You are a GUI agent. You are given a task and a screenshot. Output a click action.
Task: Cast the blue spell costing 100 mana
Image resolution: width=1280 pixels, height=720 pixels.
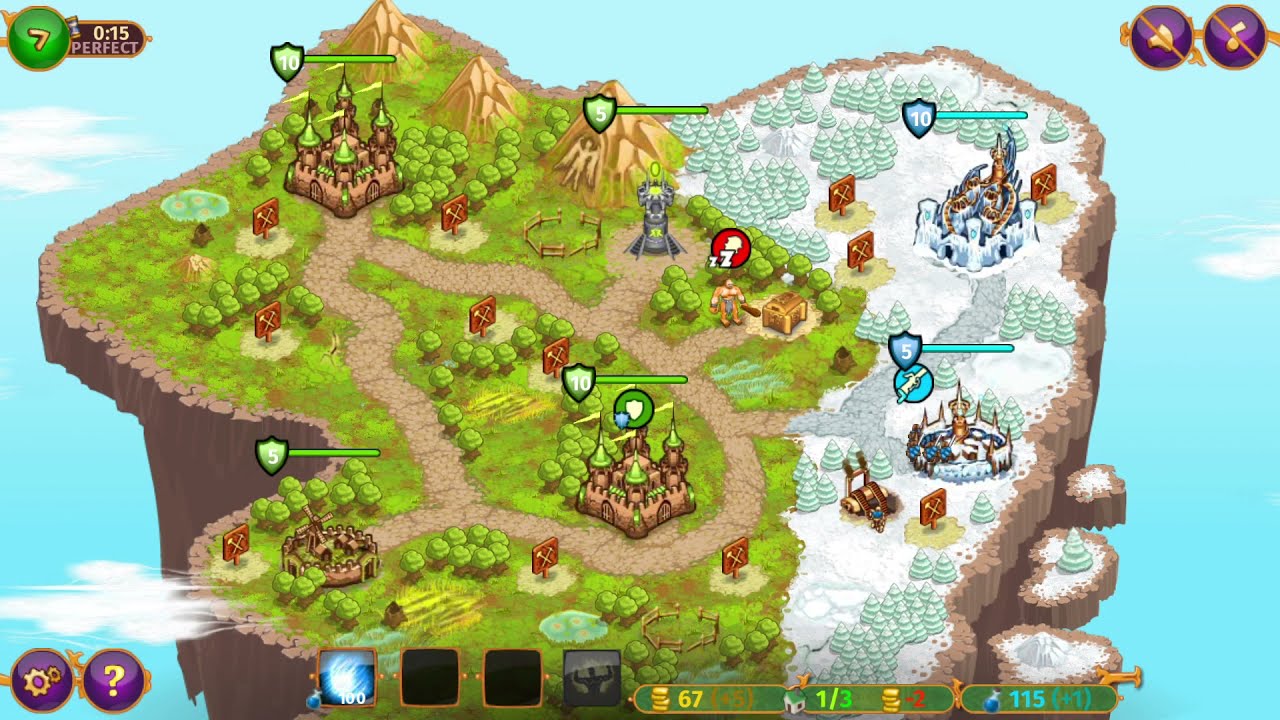coord(347,677)
